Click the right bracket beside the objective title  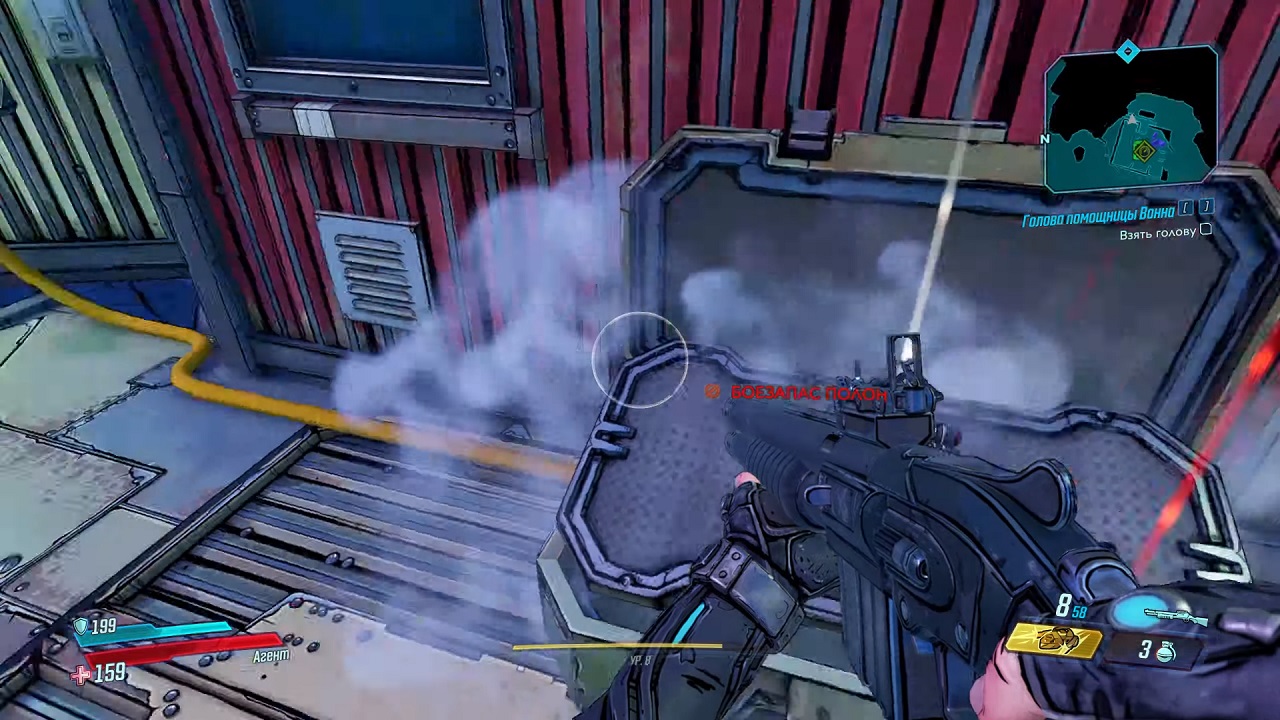(x=1206, y=208)
